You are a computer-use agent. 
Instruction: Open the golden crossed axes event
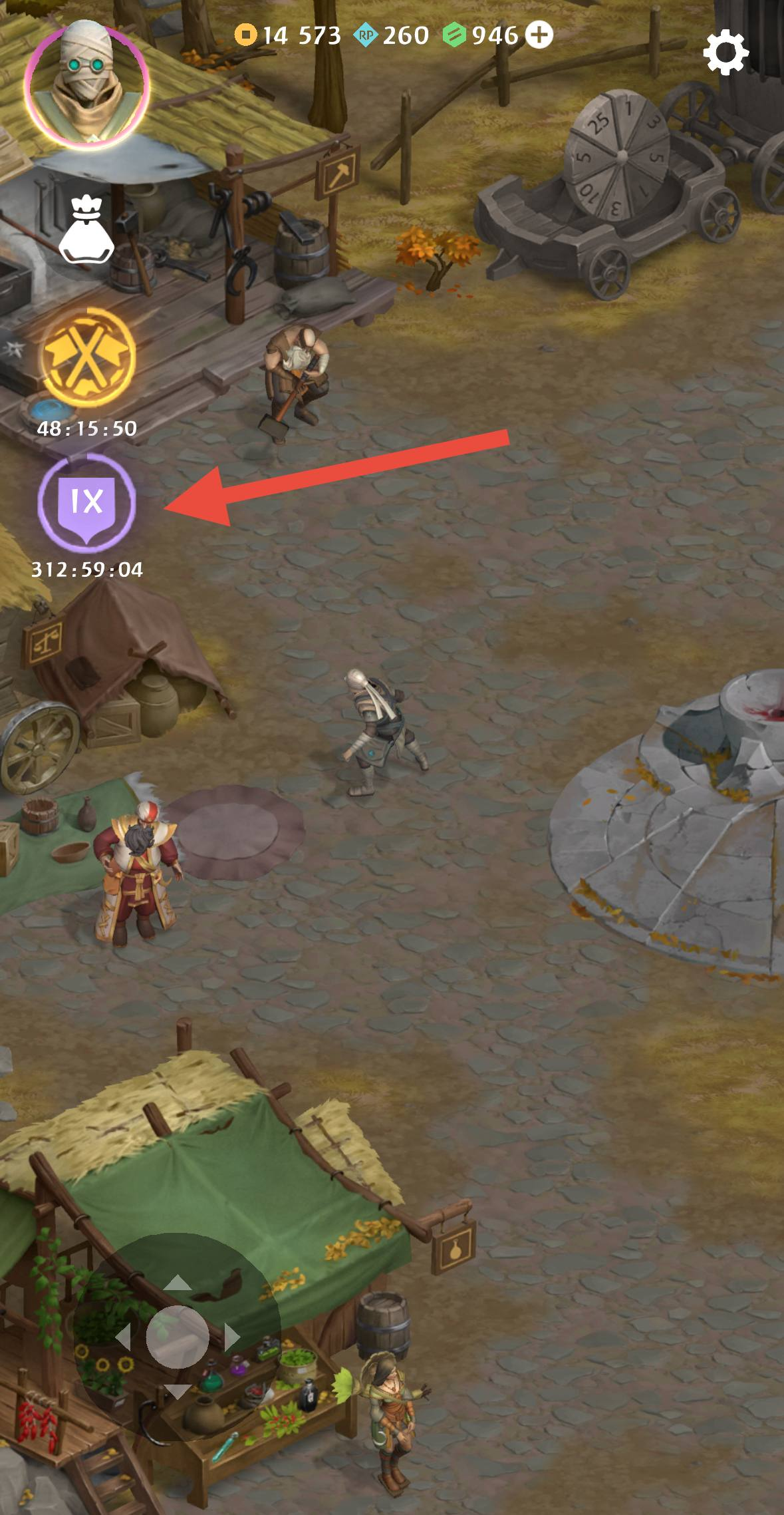(x=87, y=357)
